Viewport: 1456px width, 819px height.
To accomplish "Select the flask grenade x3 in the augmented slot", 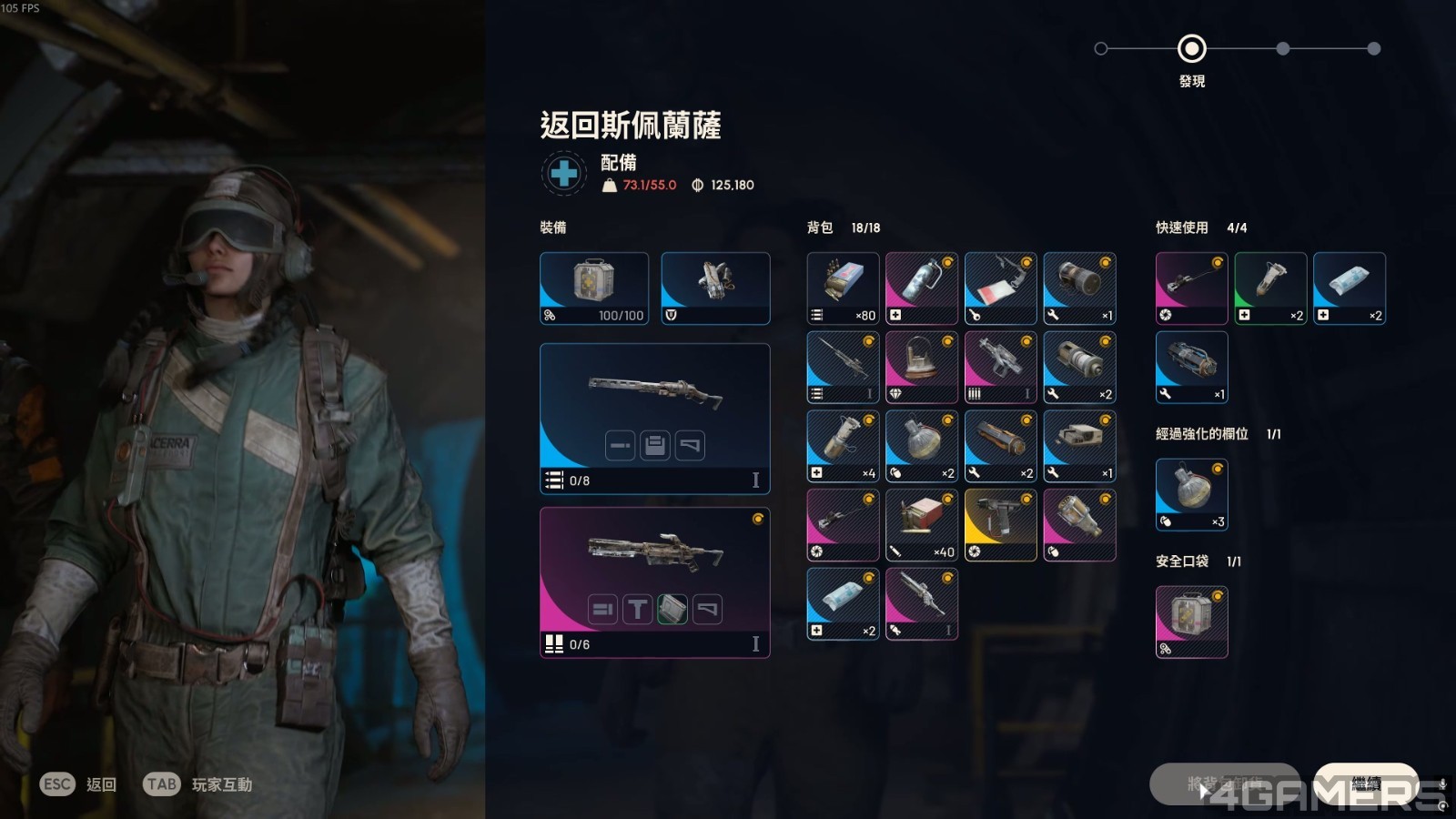I will [x=1192, y=494].
